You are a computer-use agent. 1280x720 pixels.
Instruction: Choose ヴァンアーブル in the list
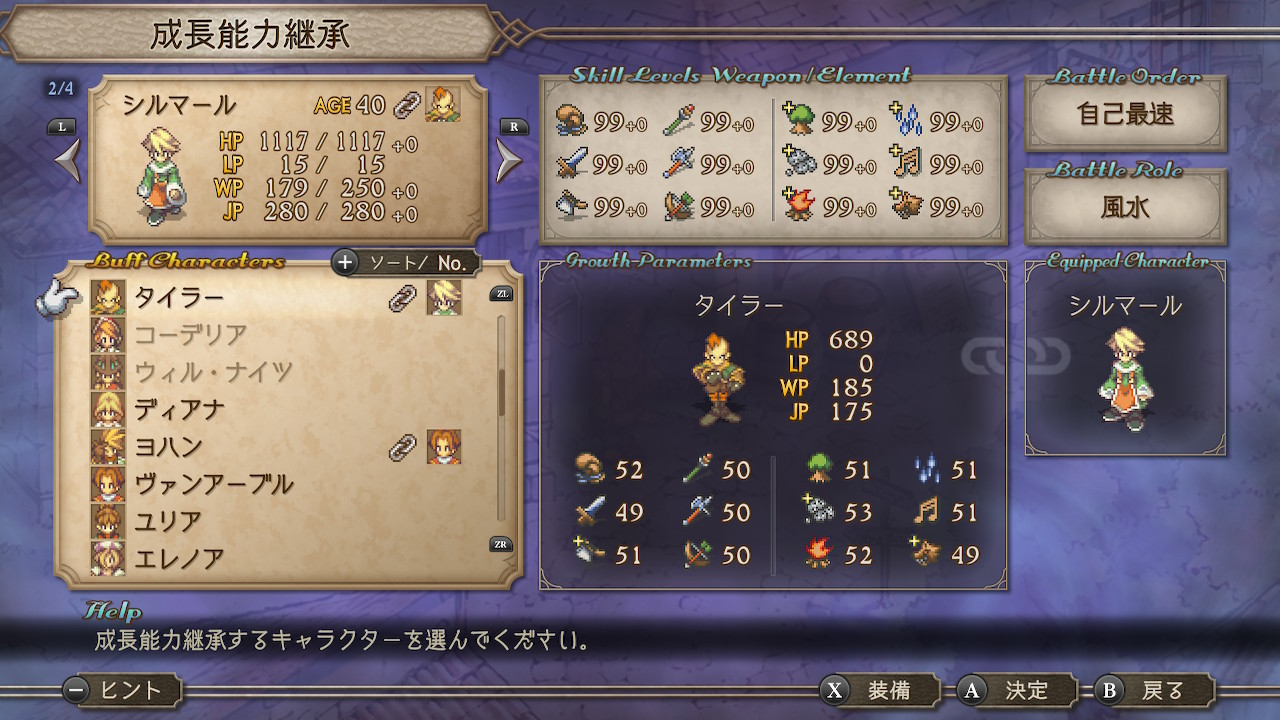213,484
